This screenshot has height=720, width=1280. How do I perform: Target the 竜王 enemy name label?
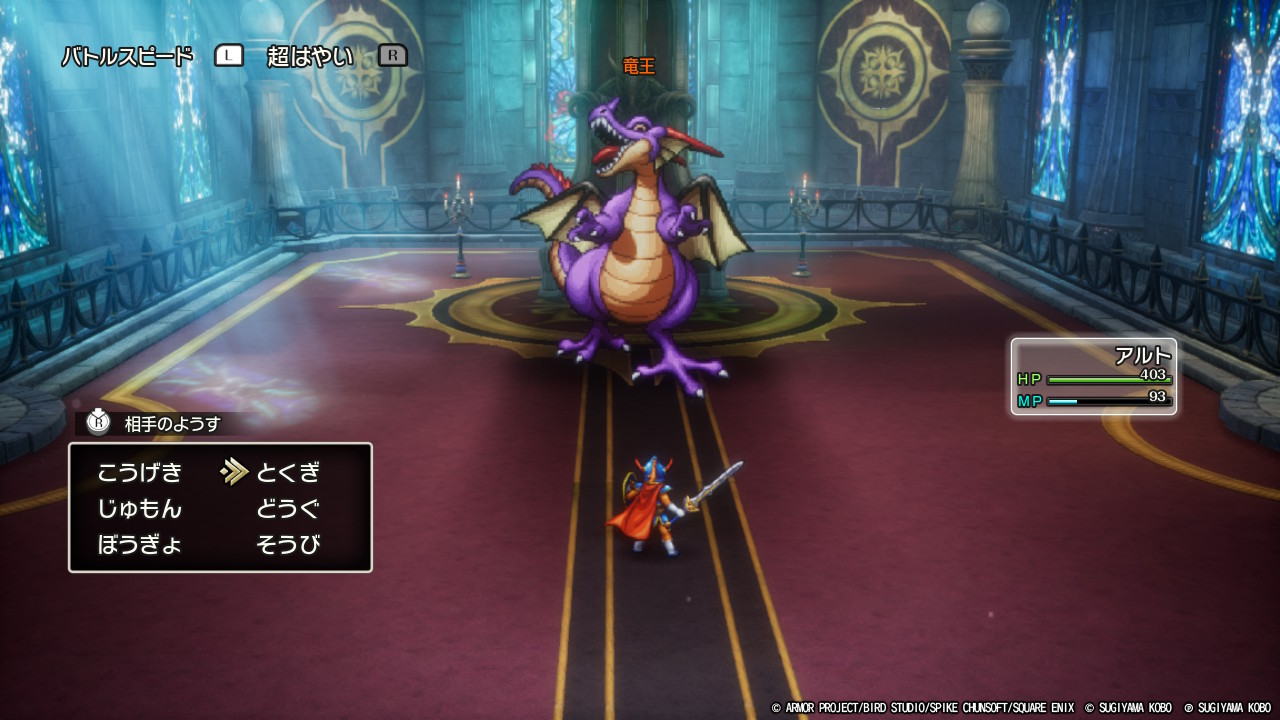pyautogui.click(x=638, y=66)
